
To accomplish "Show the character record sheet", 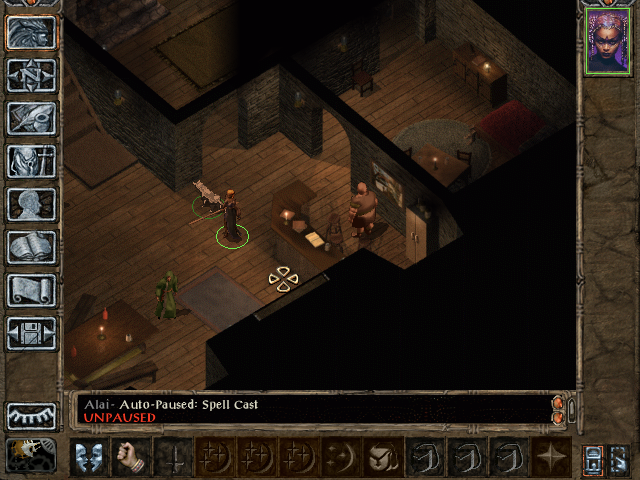I will (31, 203).
